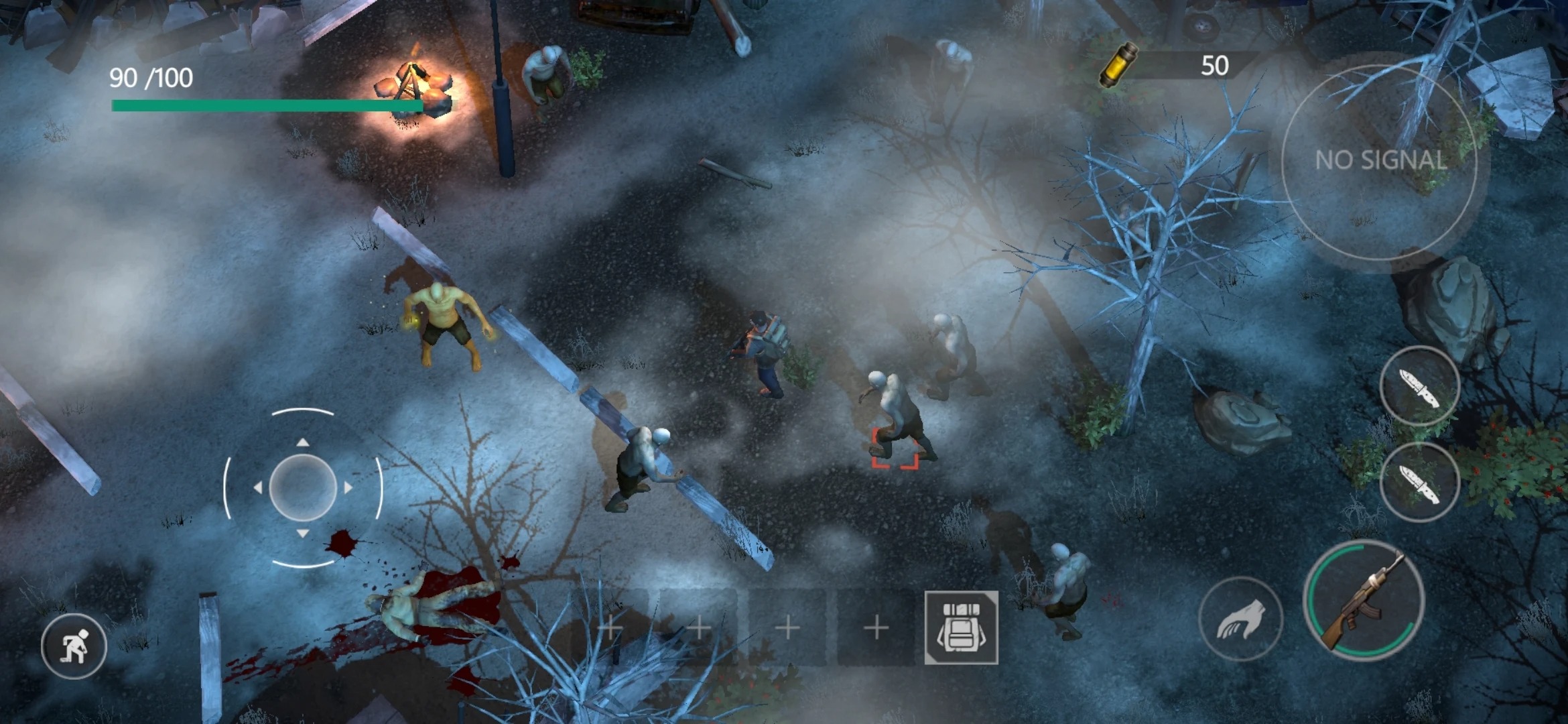This screenshot has width=1568, height=724.
Task: Open the first empty quickslot with plus sign
Action: point(610,629)
